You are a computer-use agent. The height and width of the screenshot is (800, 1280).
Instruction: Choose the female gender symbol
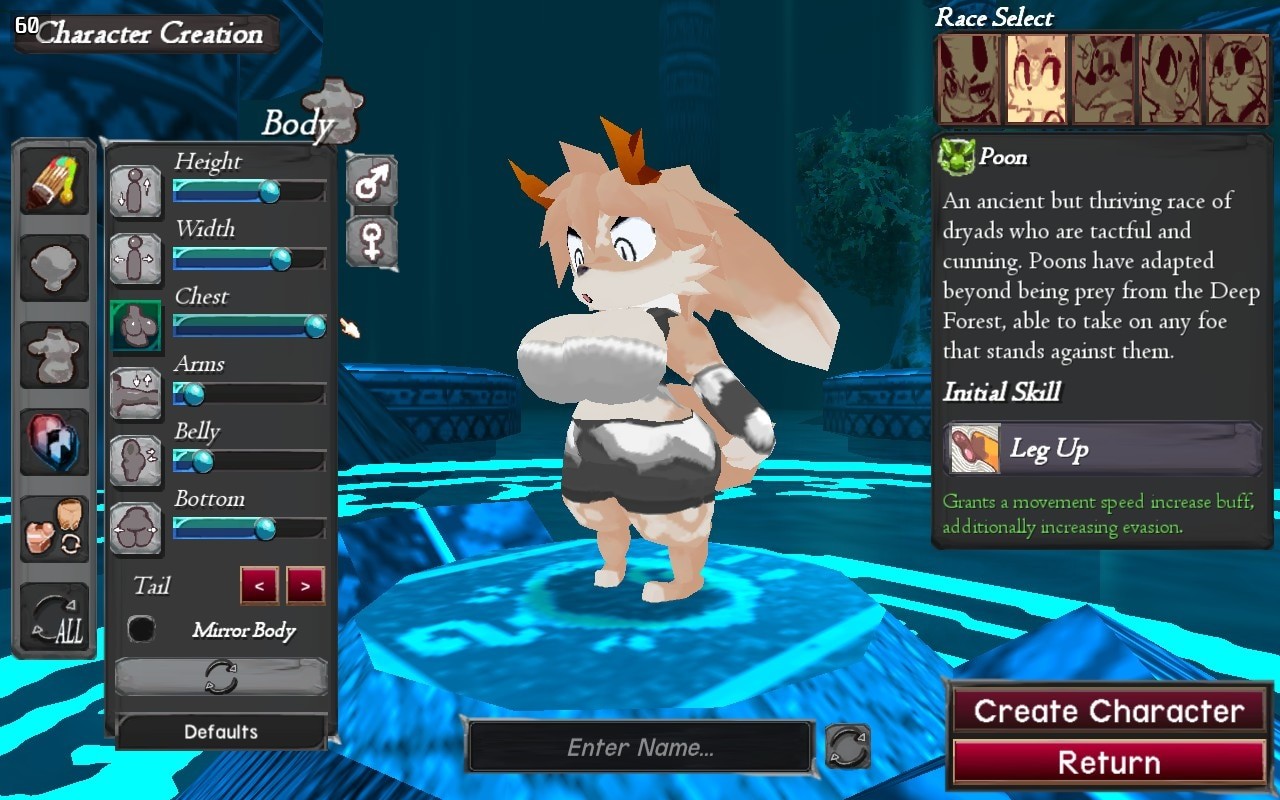pos(372,242)
